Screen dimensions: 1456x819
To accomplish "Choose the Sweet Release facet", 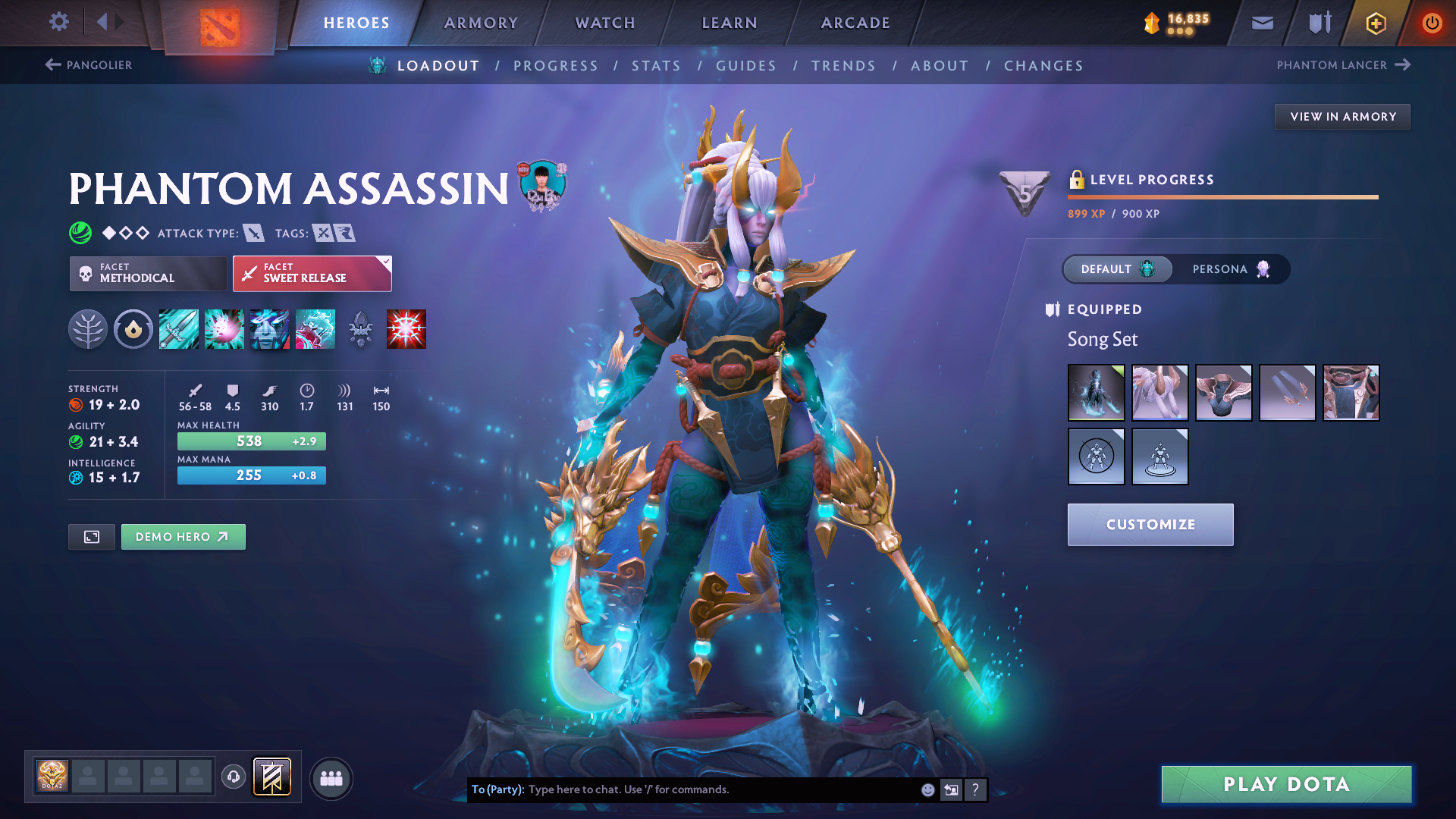I will 312,273.
